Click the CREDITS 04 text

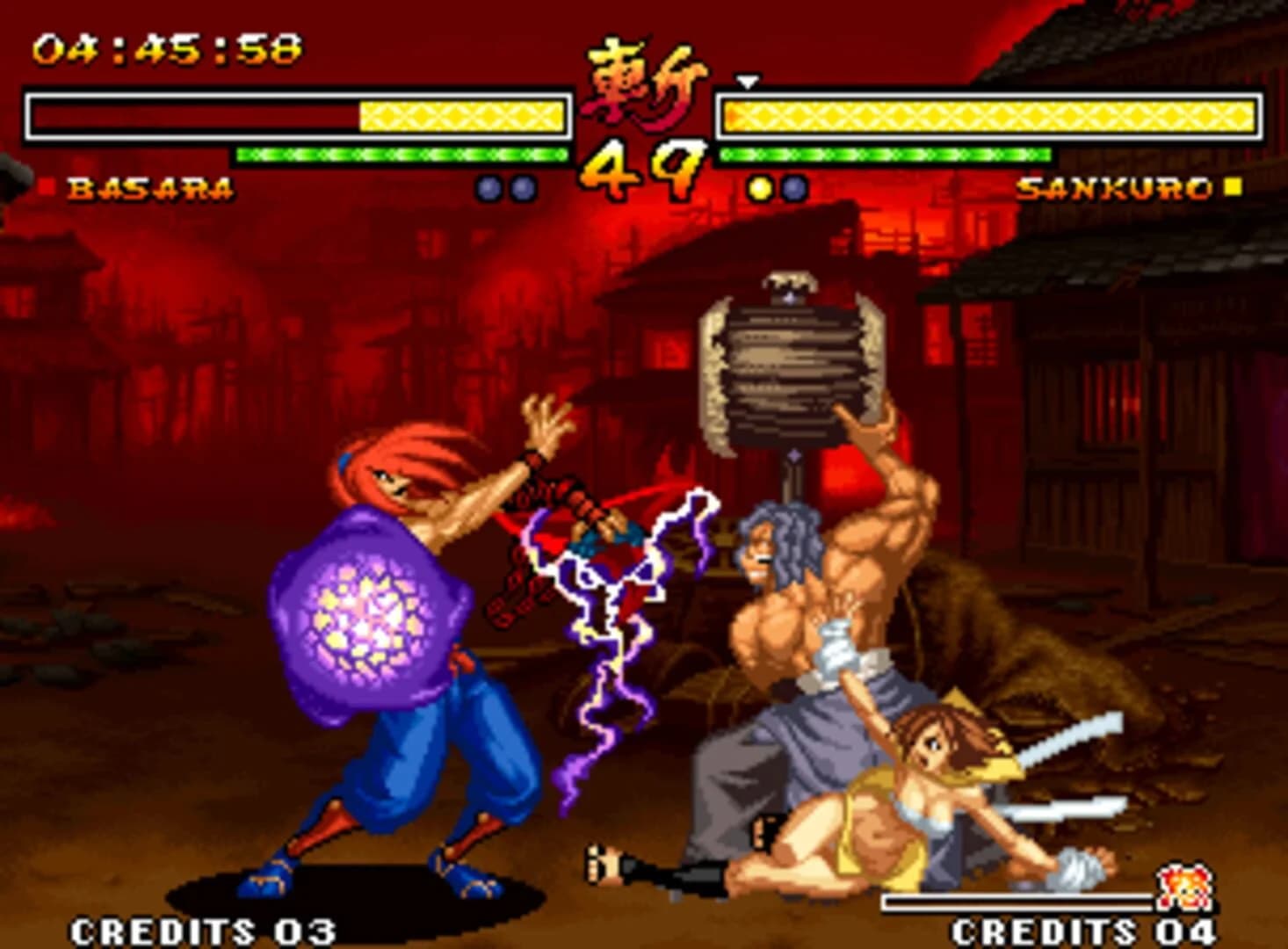click(1084, 928)
